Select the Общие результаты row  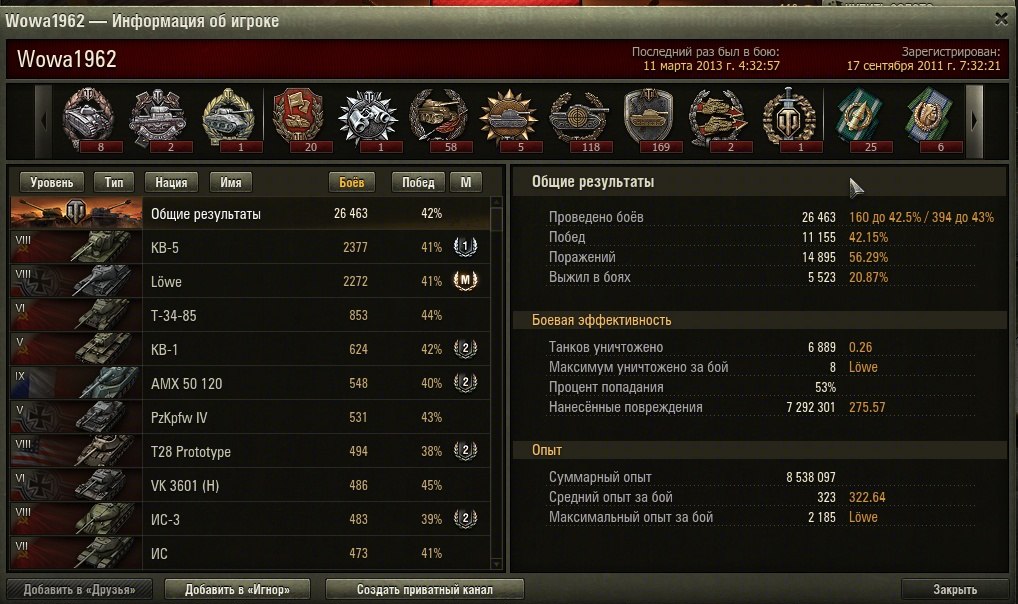point(250,214)
